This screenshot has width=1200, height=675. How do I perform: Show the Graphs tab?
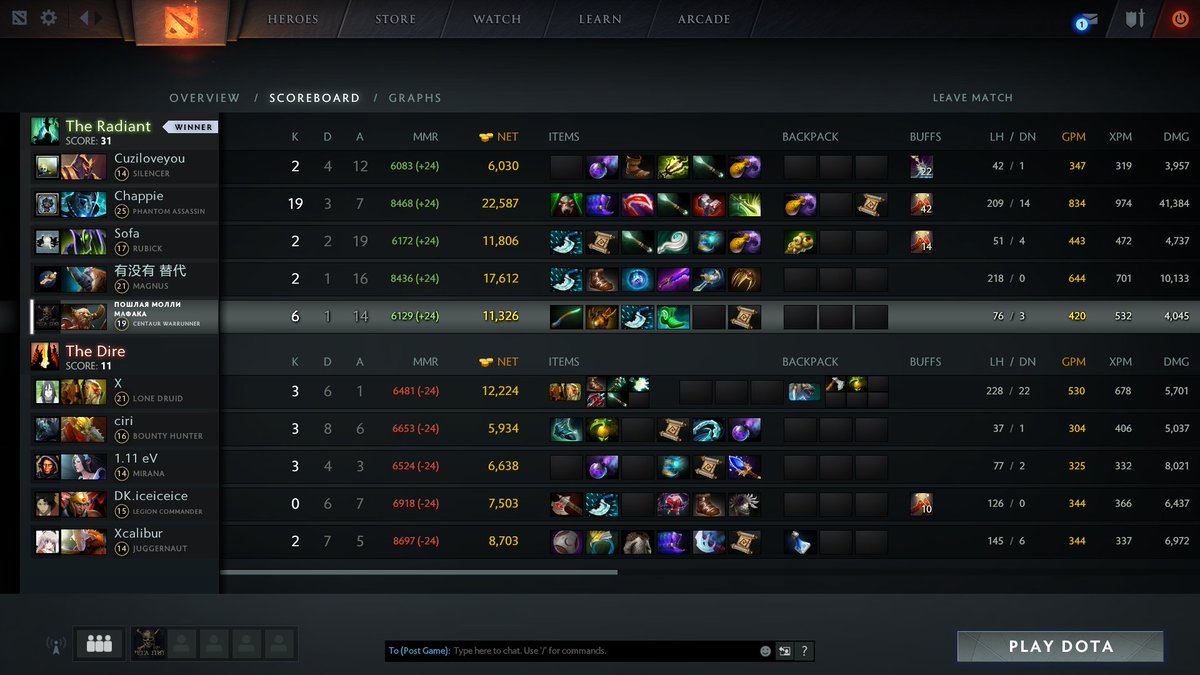point(415,98)
